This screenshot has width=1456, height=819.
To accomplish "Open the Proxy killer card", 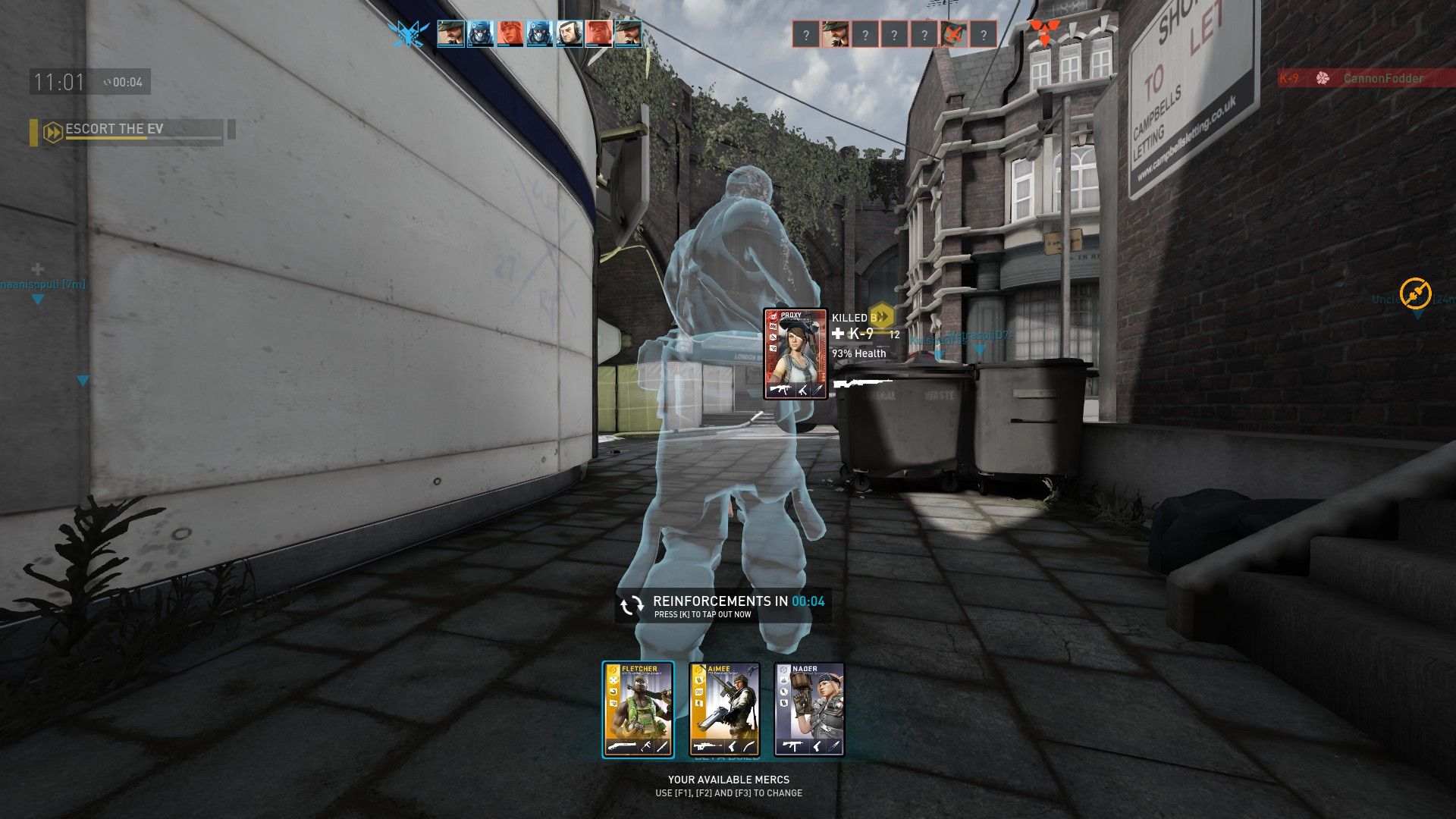I will (795, 353).
